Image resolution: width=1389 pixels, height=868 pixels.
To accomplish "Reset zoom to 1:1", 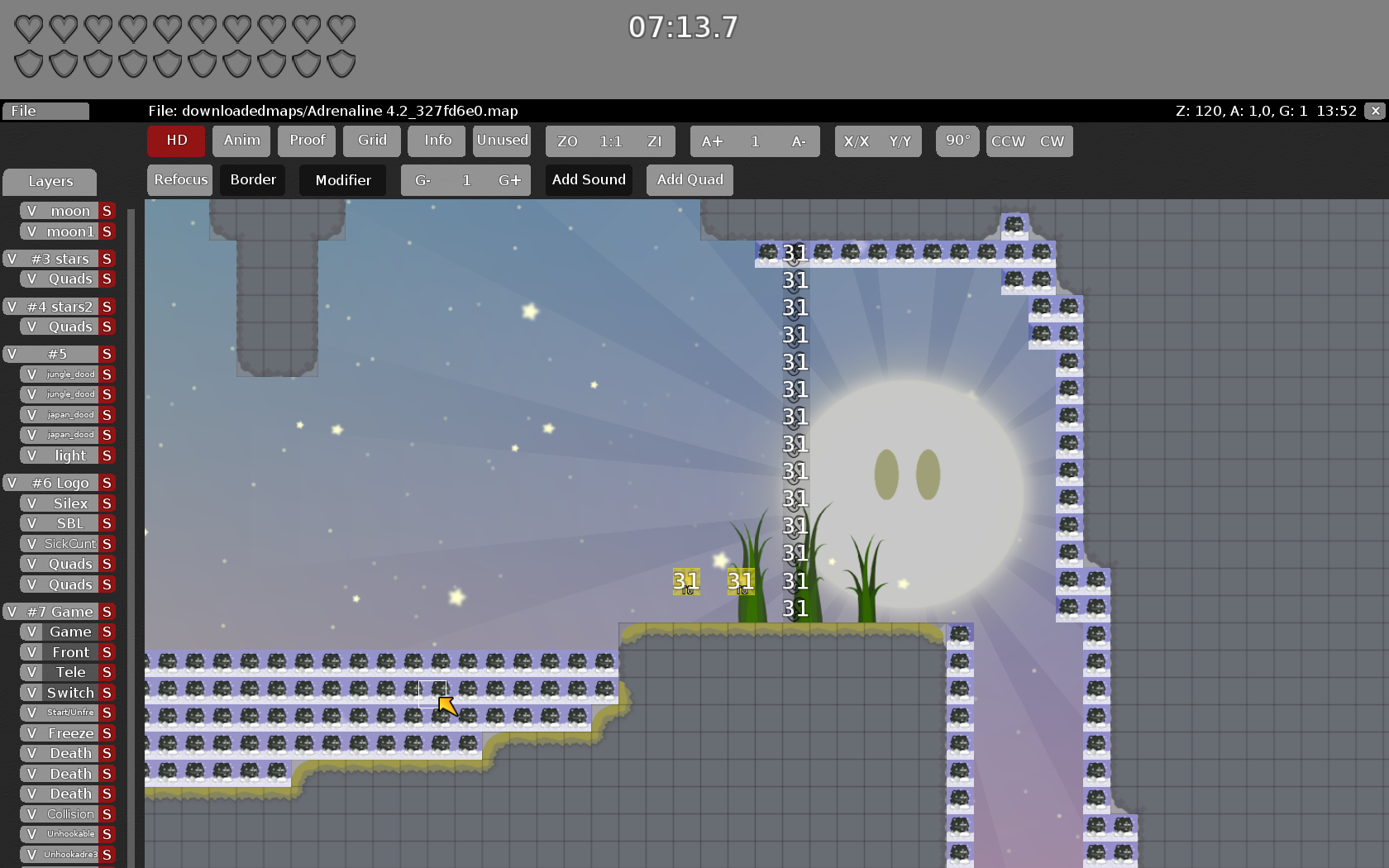I will coord(611,141).
